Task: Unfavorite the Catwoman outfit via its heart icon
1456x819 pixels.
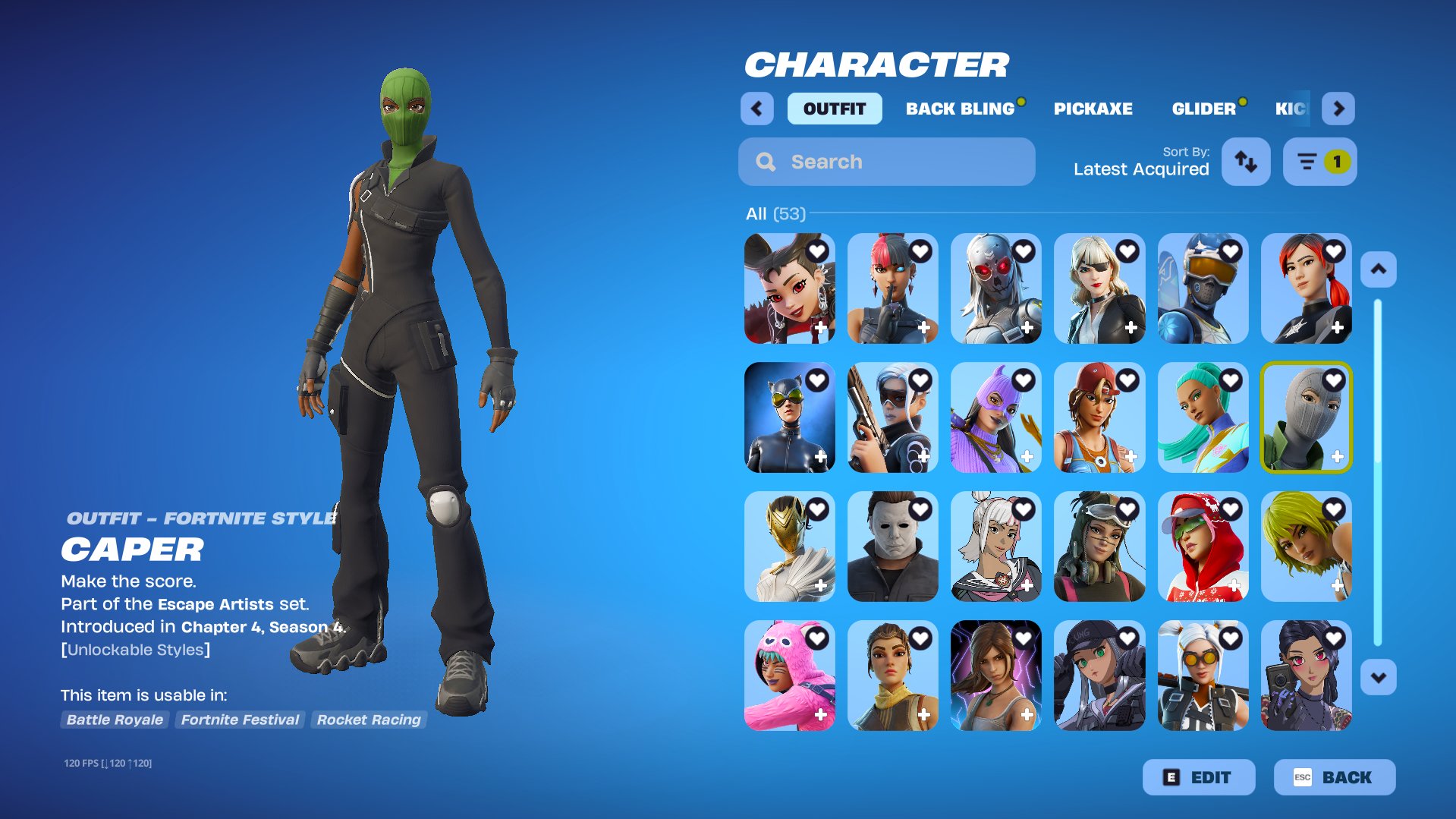Action: (817, 378)
